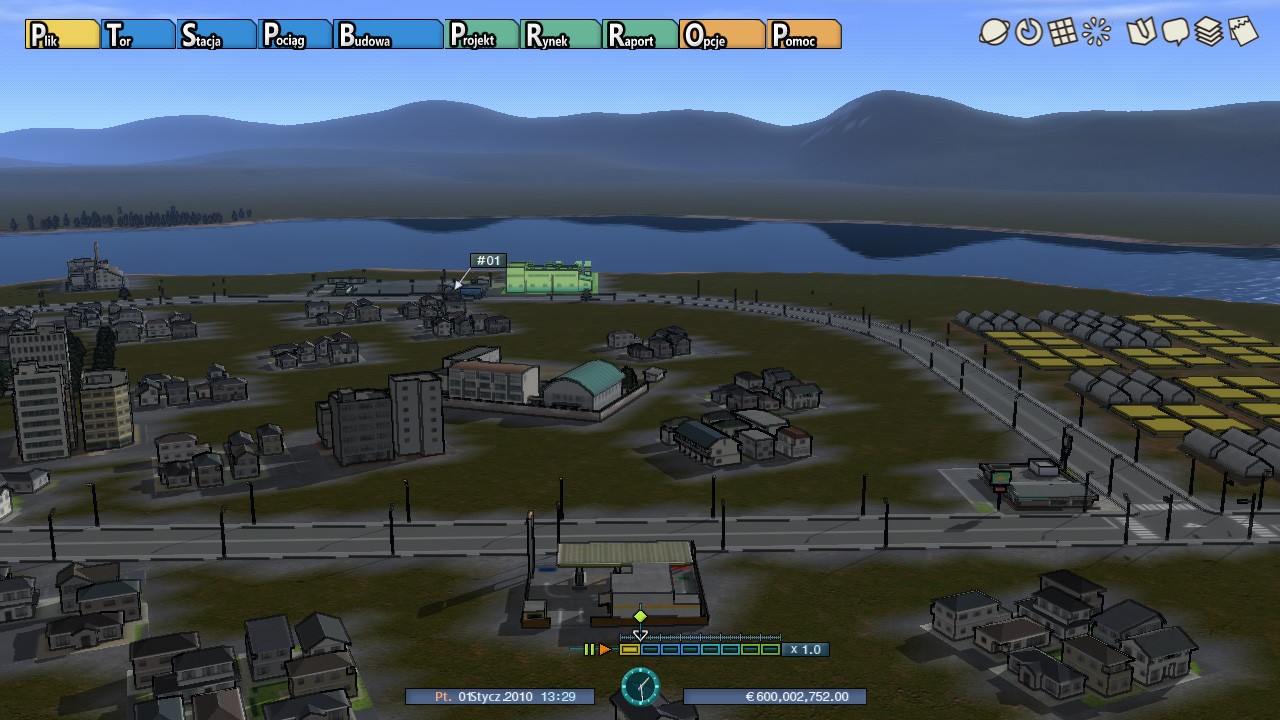Pause the game with the pause button
This screenshot has height=720, width=1280.
pyautogui.click(x=589, y=650)
